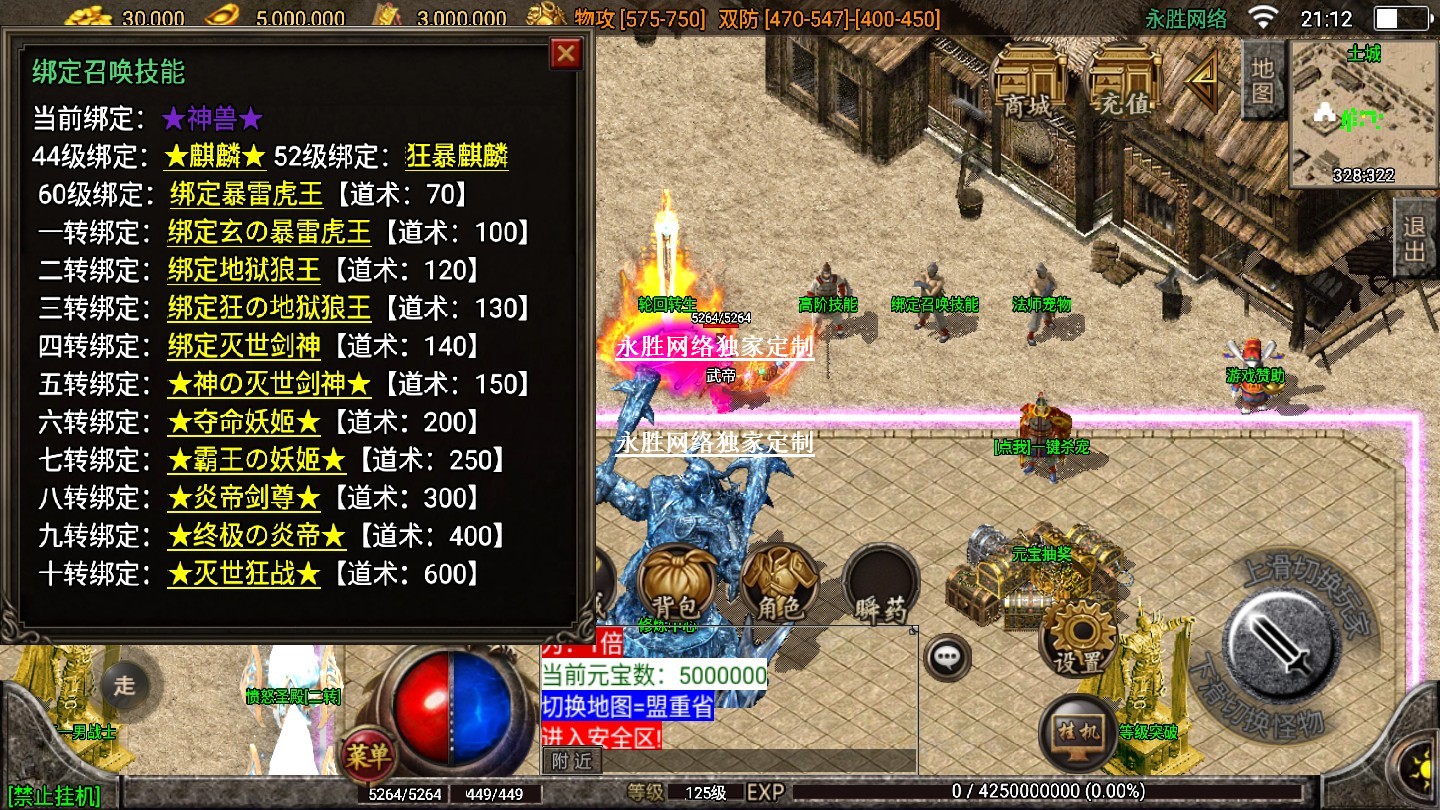Viewport: 1440px width, 810px height.
Task: Open the 地图 map button
Action: tap(1263, 80)
